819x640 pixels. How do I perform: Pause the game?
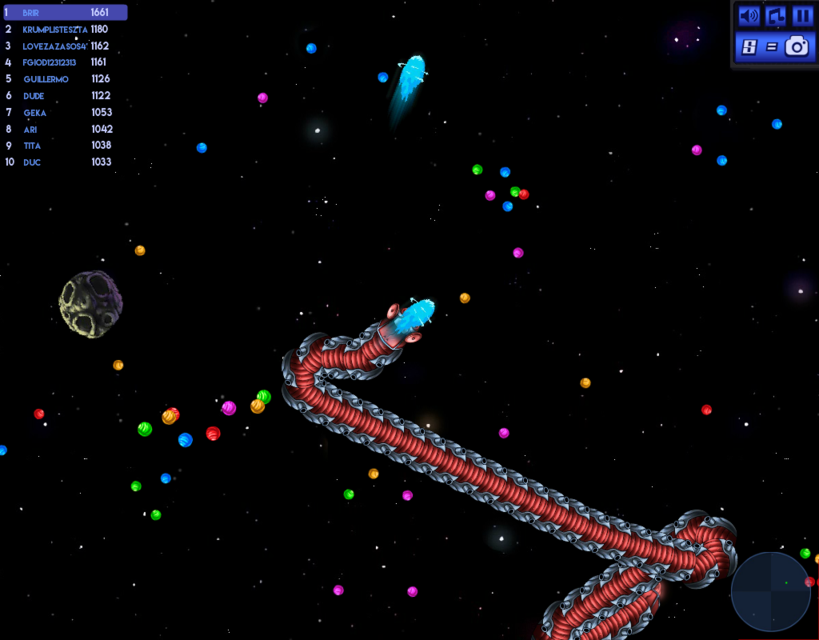802,16
